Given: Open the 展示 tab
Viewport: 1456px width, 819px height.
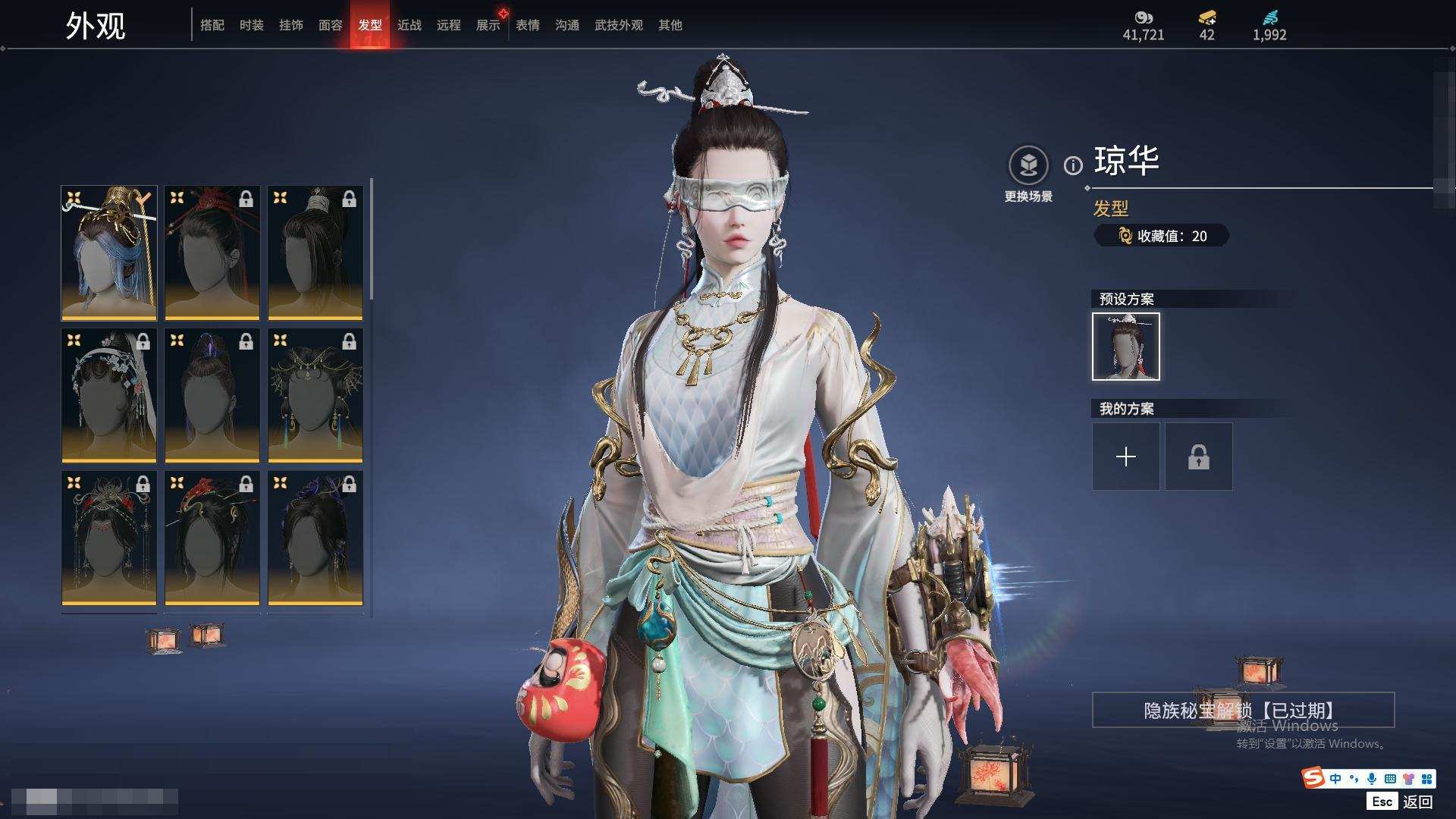Looking at the screenshot, I should (x=488, y=25).
